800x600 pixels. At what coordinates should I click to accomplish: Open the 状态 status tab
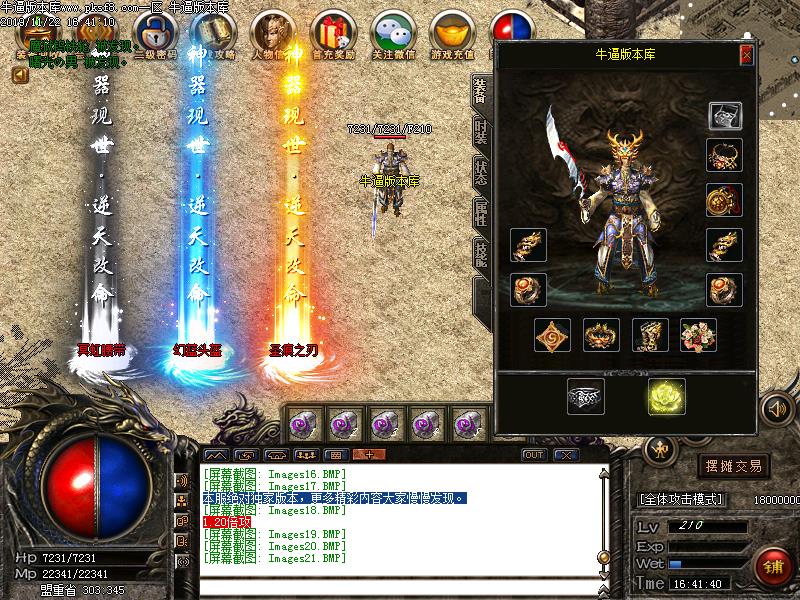coord(481,173)
